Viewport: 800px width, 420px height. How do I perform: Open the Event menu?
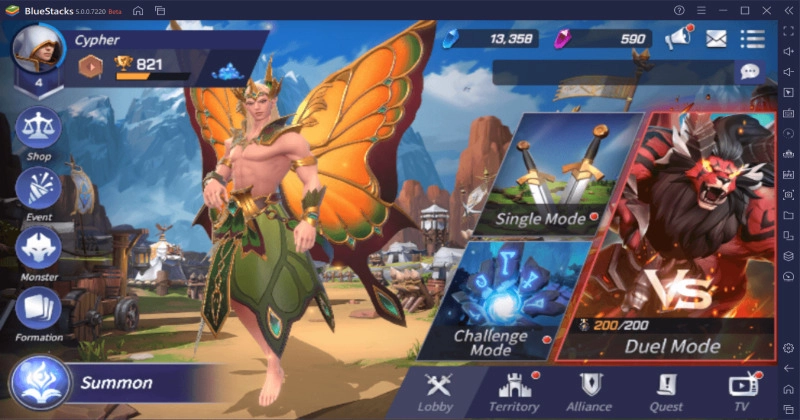38,191
